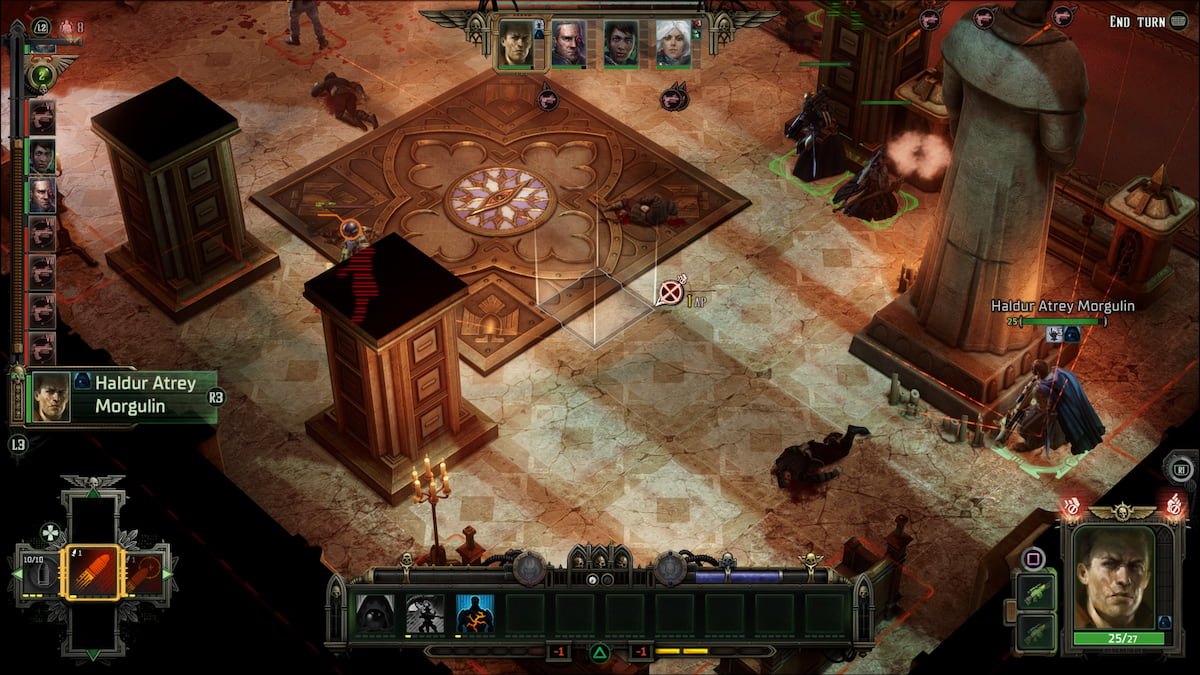1200x675 pixels.
Task: Select the lower green weapon set icon
Action: click(x=1034, y=632)
